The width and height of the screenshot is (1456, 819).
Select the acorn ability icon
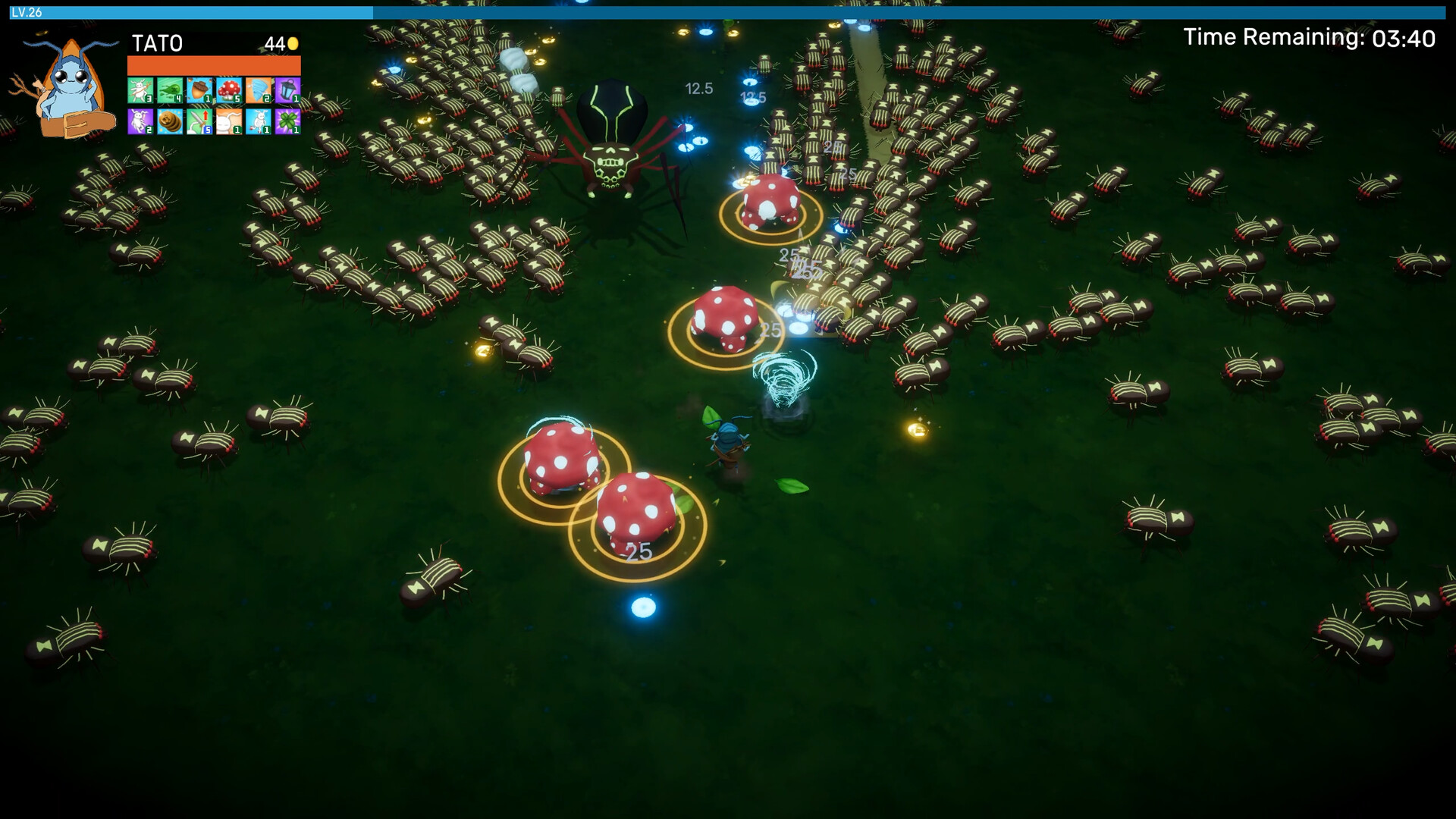199,89
